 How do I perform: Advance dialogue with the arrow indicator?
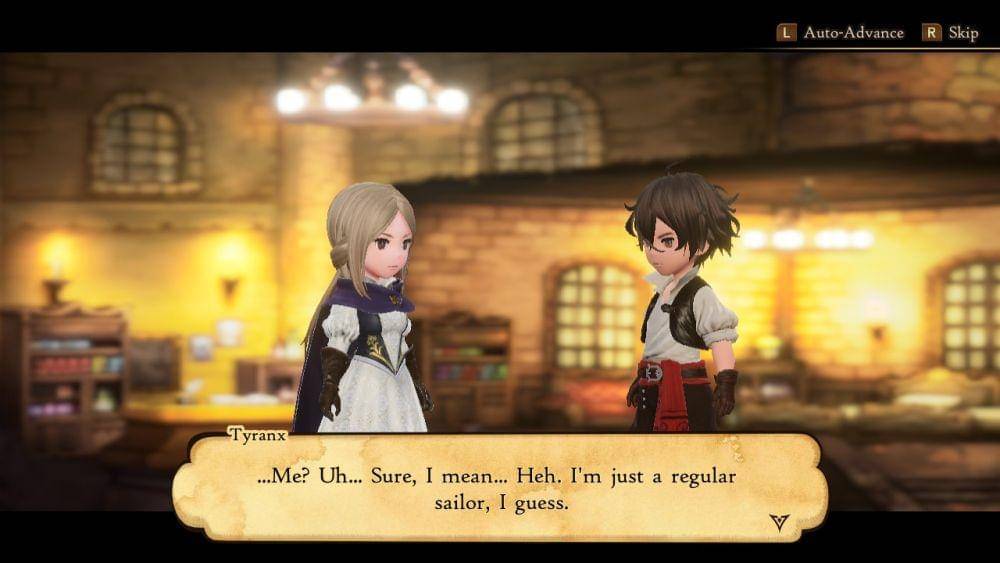779,520
